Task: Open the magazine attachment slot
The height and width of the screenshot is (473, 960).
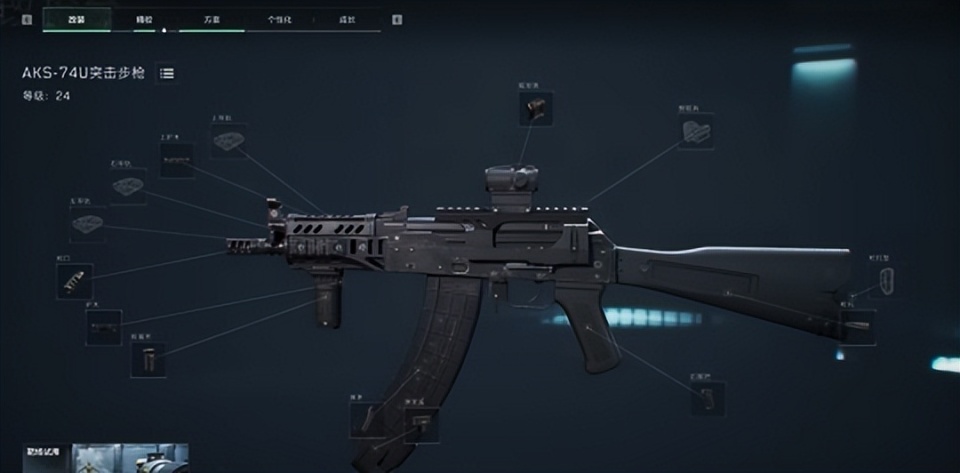Action: pyautogui.click(x=367, y=419)
